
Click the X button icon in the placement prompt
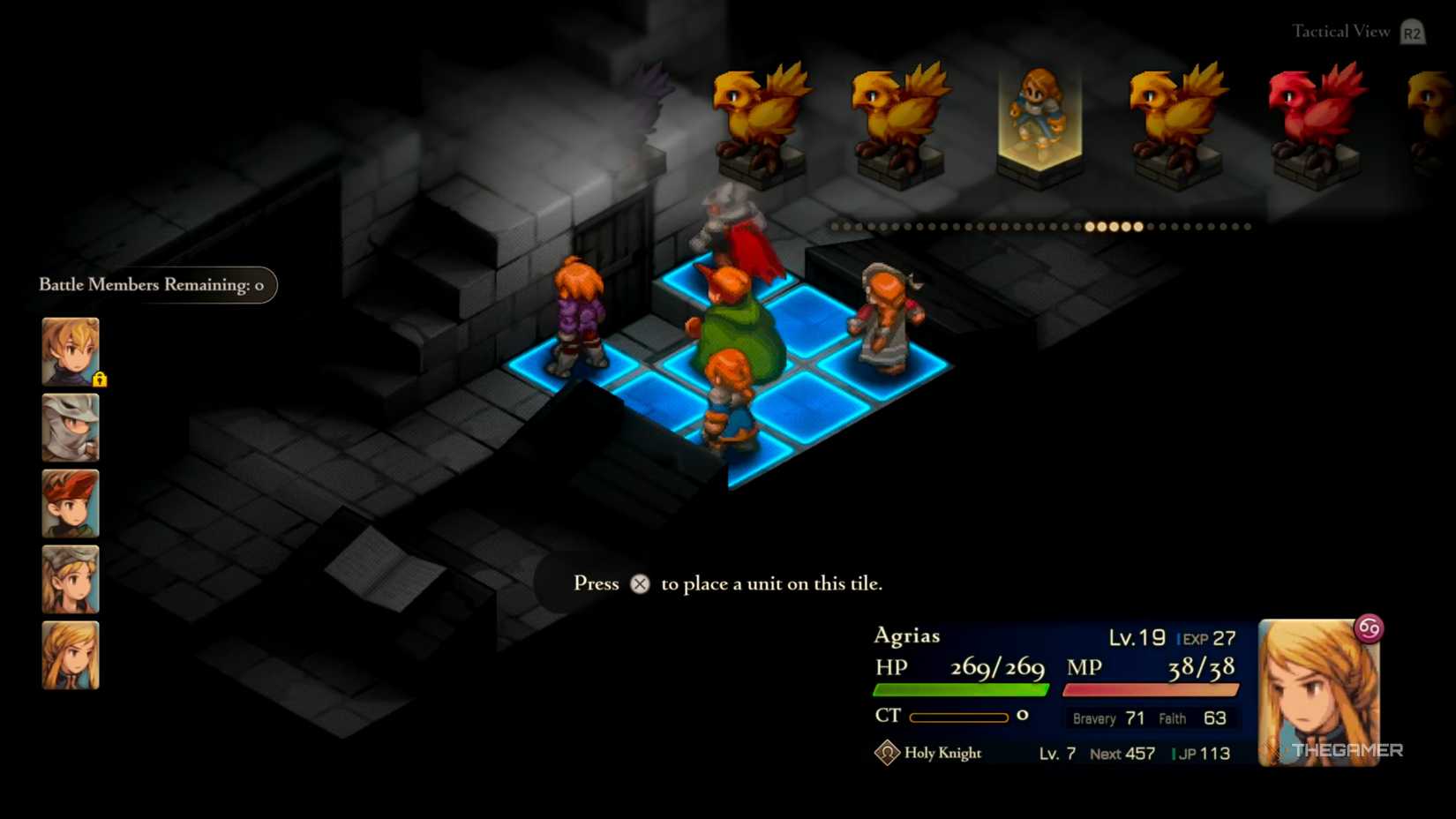[x=640, y=583]
